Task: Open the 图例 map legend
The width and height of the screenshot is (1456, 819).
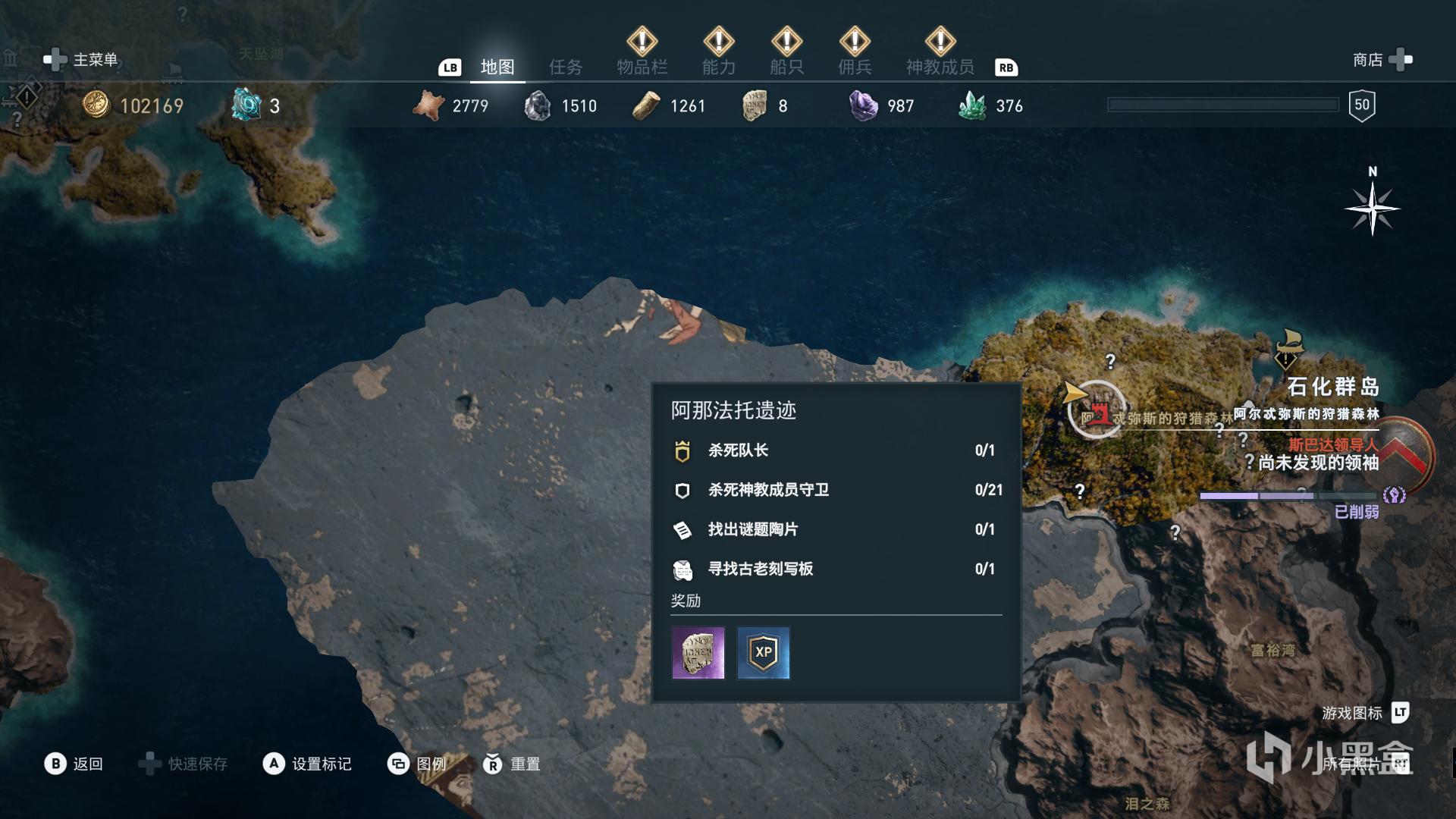Action: click(417, 764)
